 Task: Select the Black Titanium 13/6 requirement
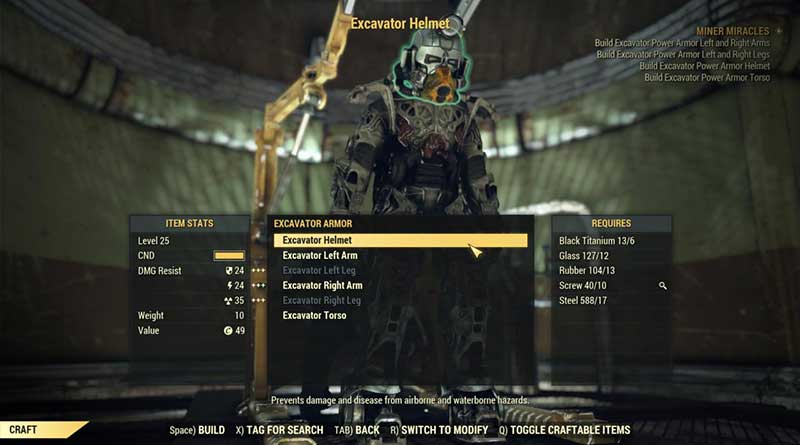[597, 241]
